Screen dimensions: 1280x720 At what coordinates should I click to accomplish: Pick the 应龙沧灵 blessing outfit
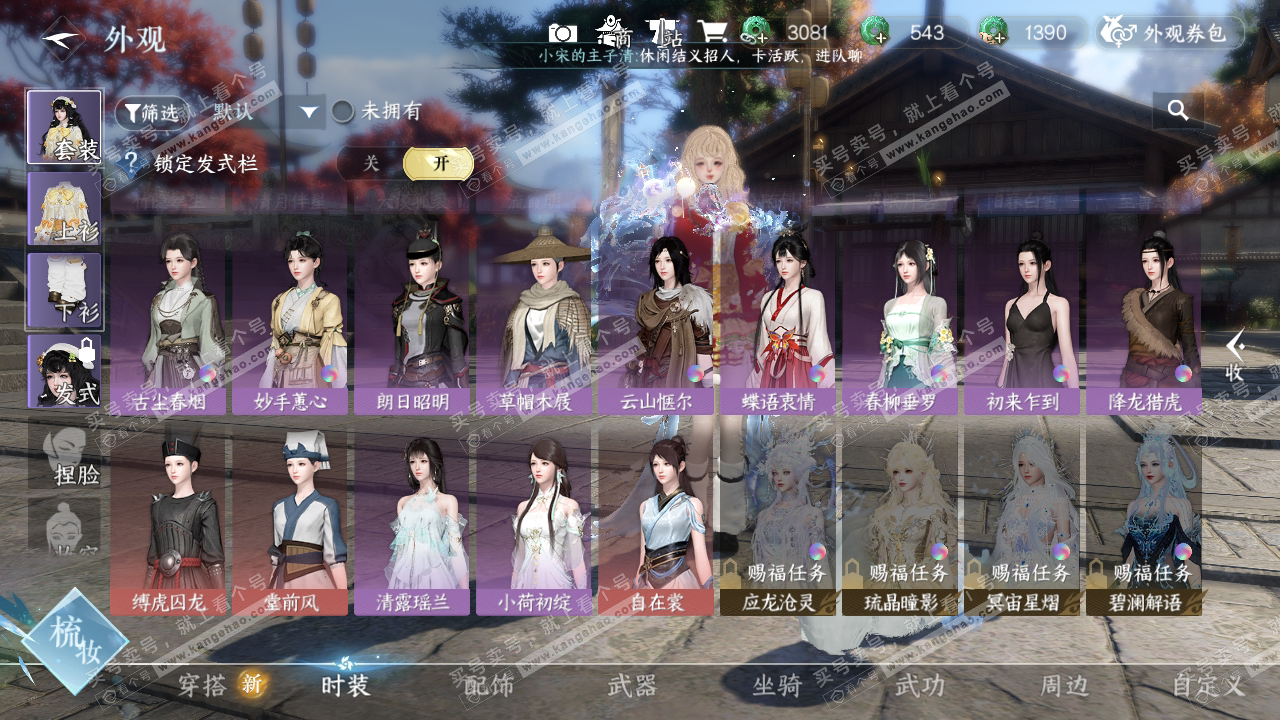tap(779, 520)
